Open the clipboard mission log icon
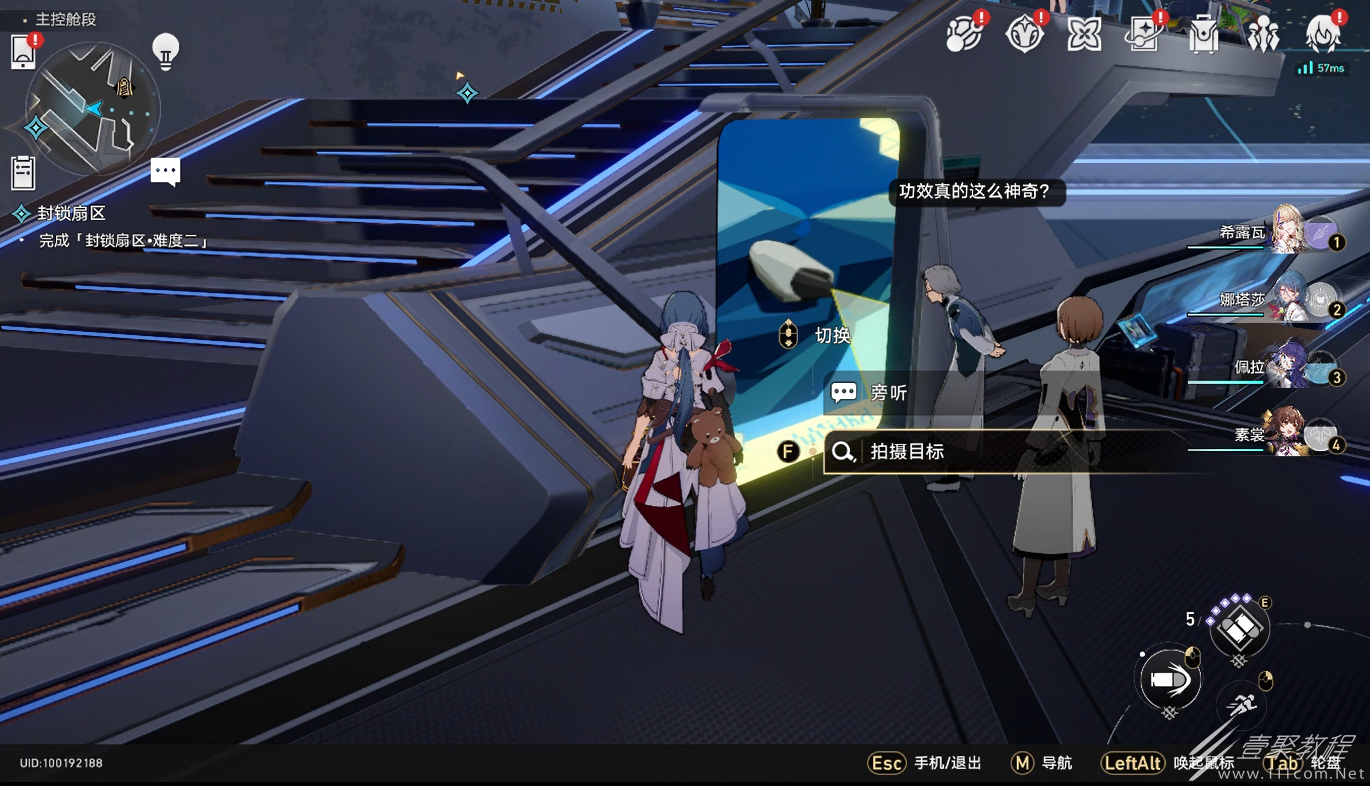 click(x=23, y=173)
